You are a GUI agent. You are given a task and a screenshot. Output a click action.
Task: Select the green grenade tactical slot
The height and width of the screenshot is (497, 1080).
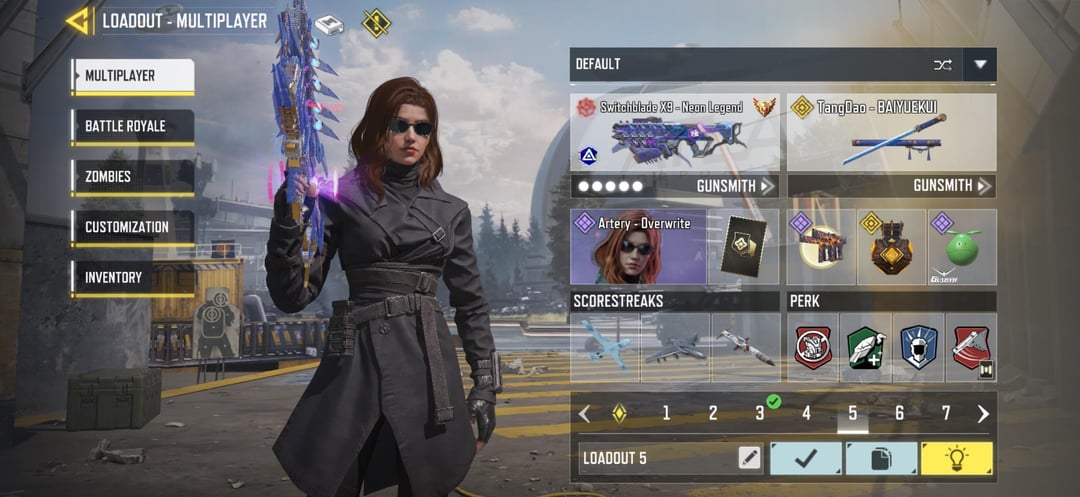point(962,247)
